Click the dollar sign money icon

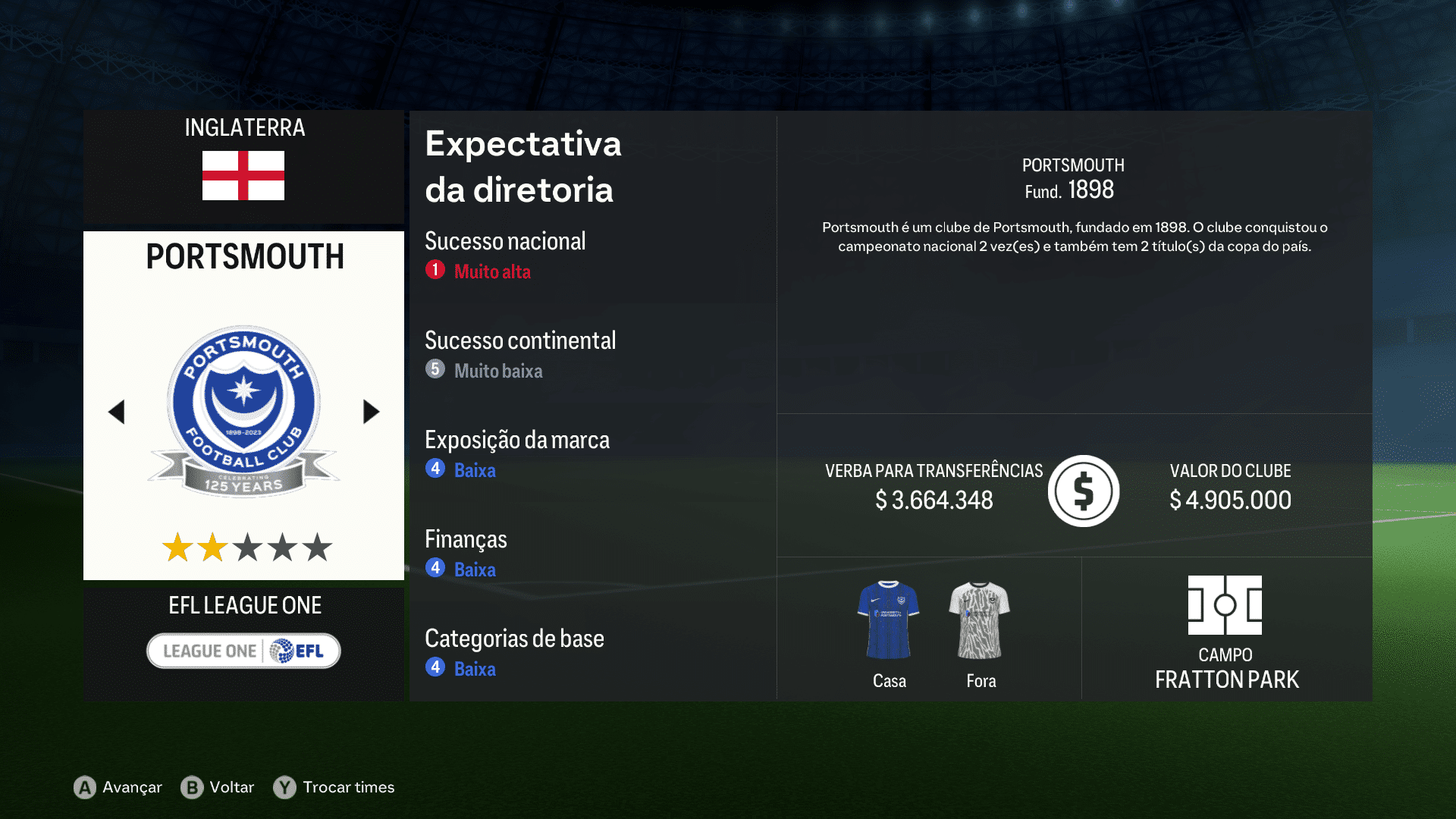point(1083,490)
